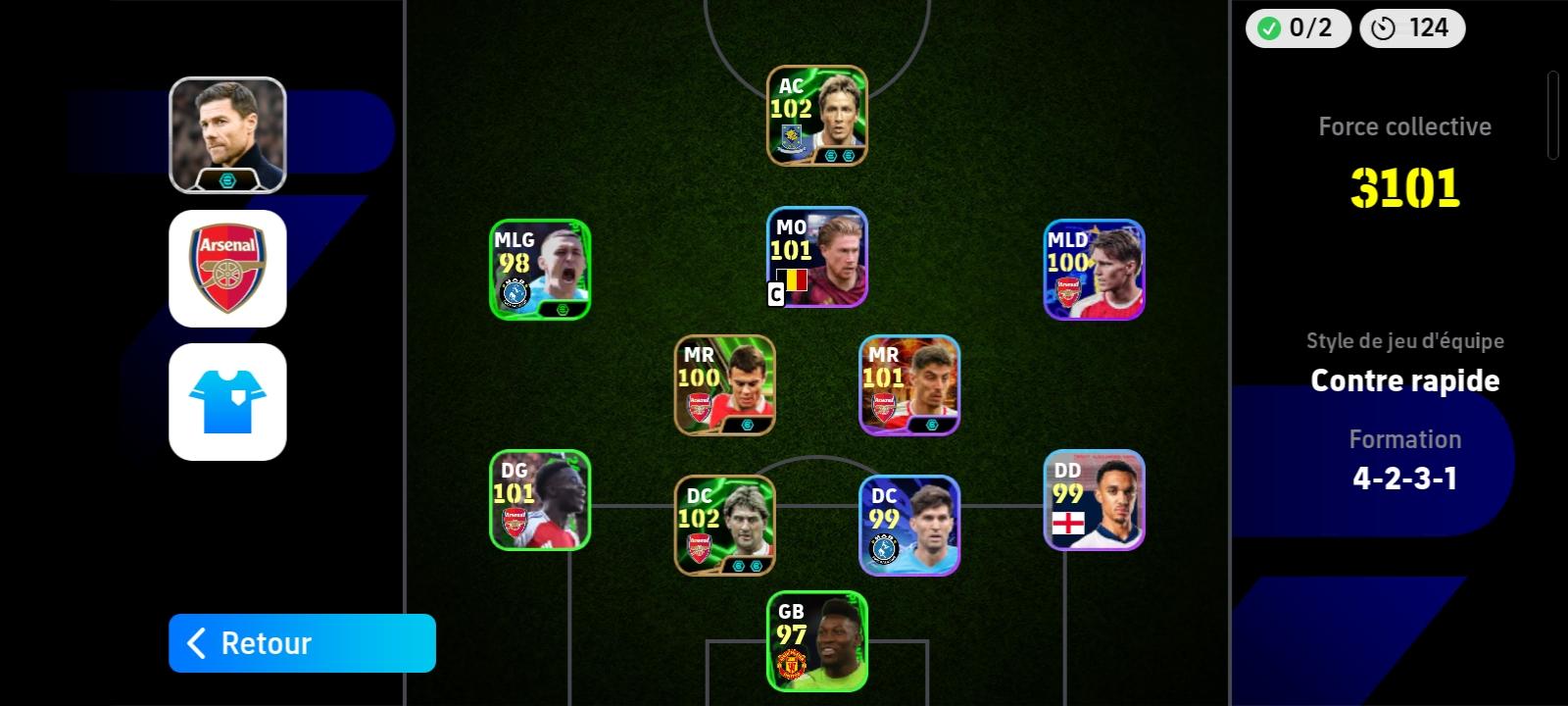The height and width of the screenshot is (706, 1568).
Task: Select Saka card in DG position
Action: (x=539, y=502)
